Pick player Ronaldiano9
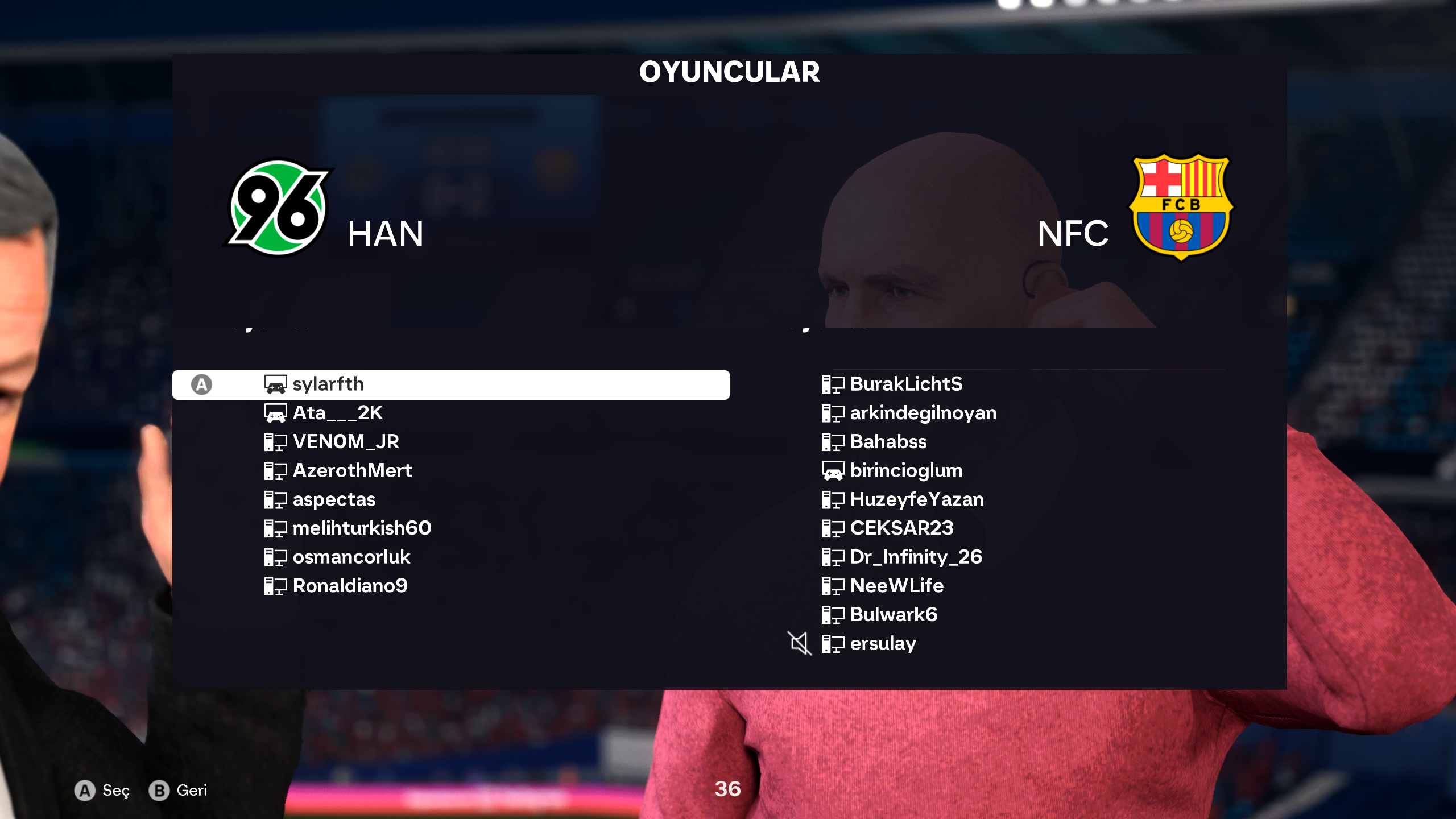Image resolution: width=1456 pixels, height=819 pixels. 350,586
